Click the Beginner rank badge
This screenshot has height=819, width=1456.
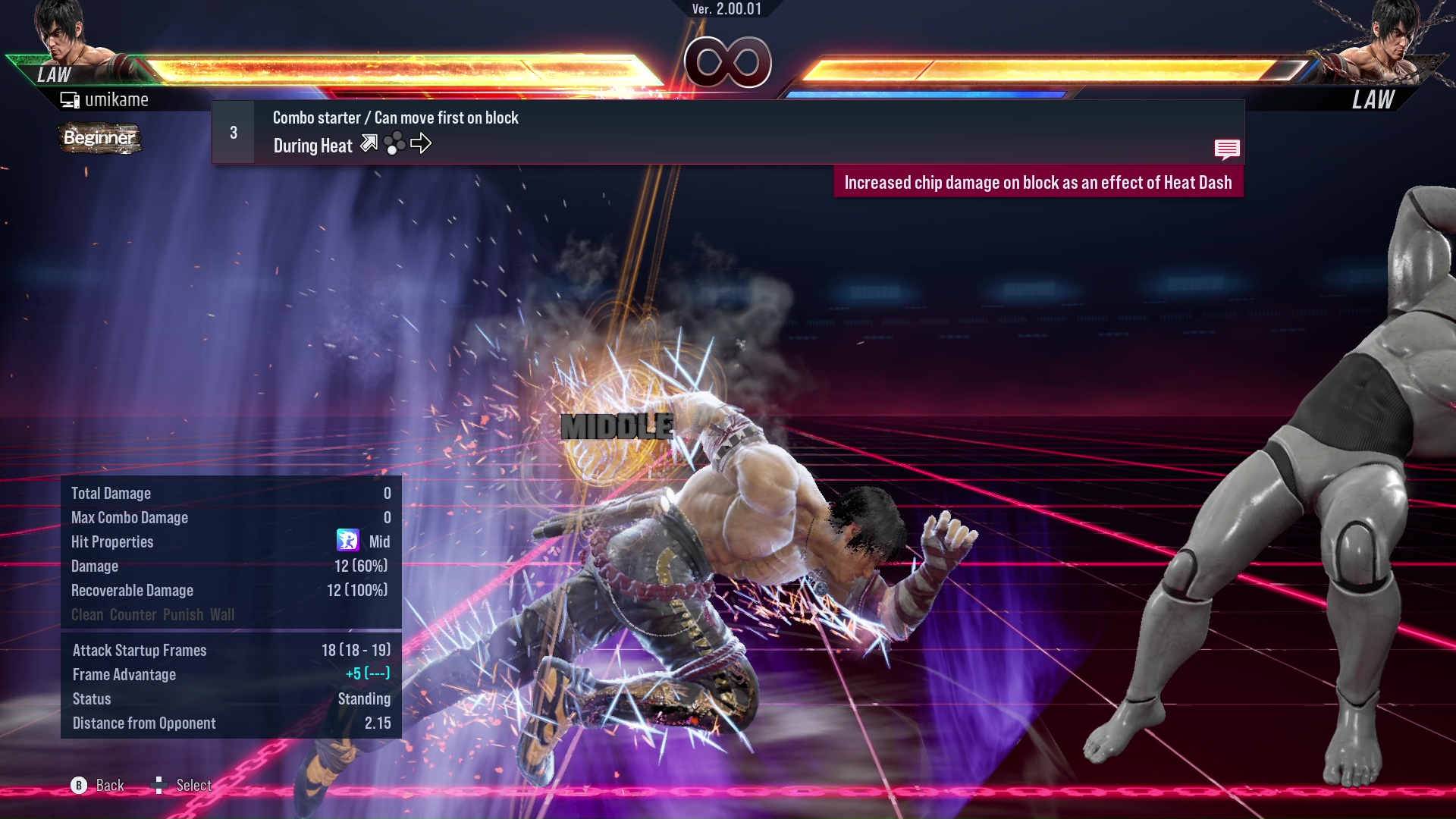[99, 139]
